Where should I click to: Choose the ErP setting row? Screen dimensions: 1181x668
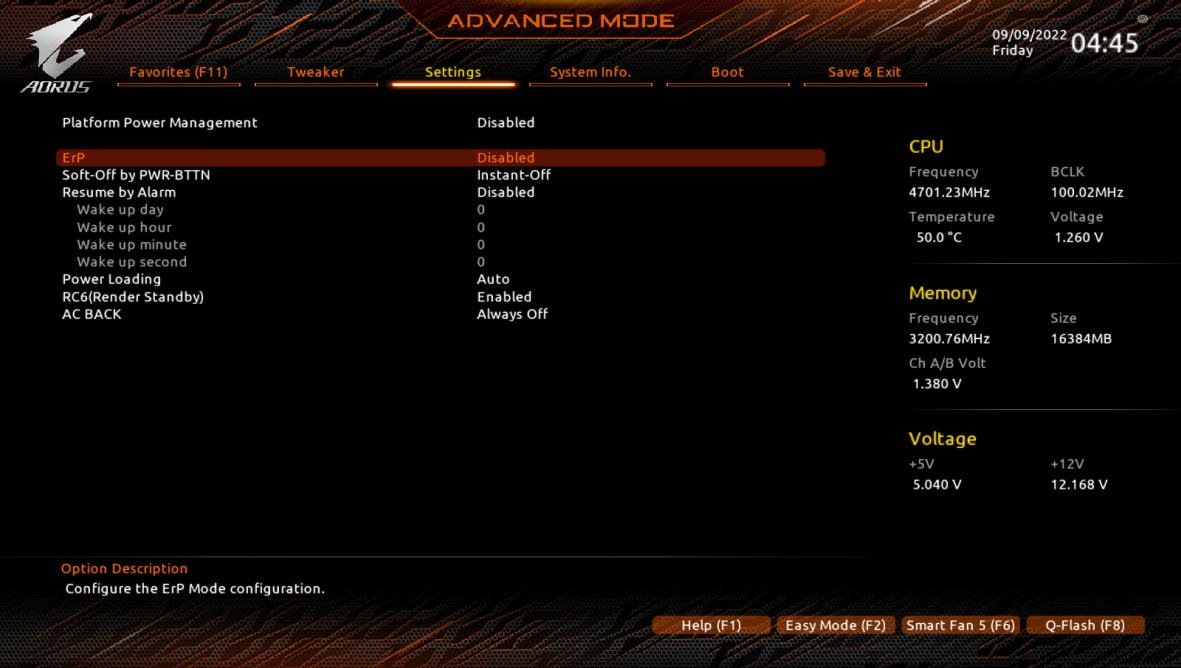point(74,158)
